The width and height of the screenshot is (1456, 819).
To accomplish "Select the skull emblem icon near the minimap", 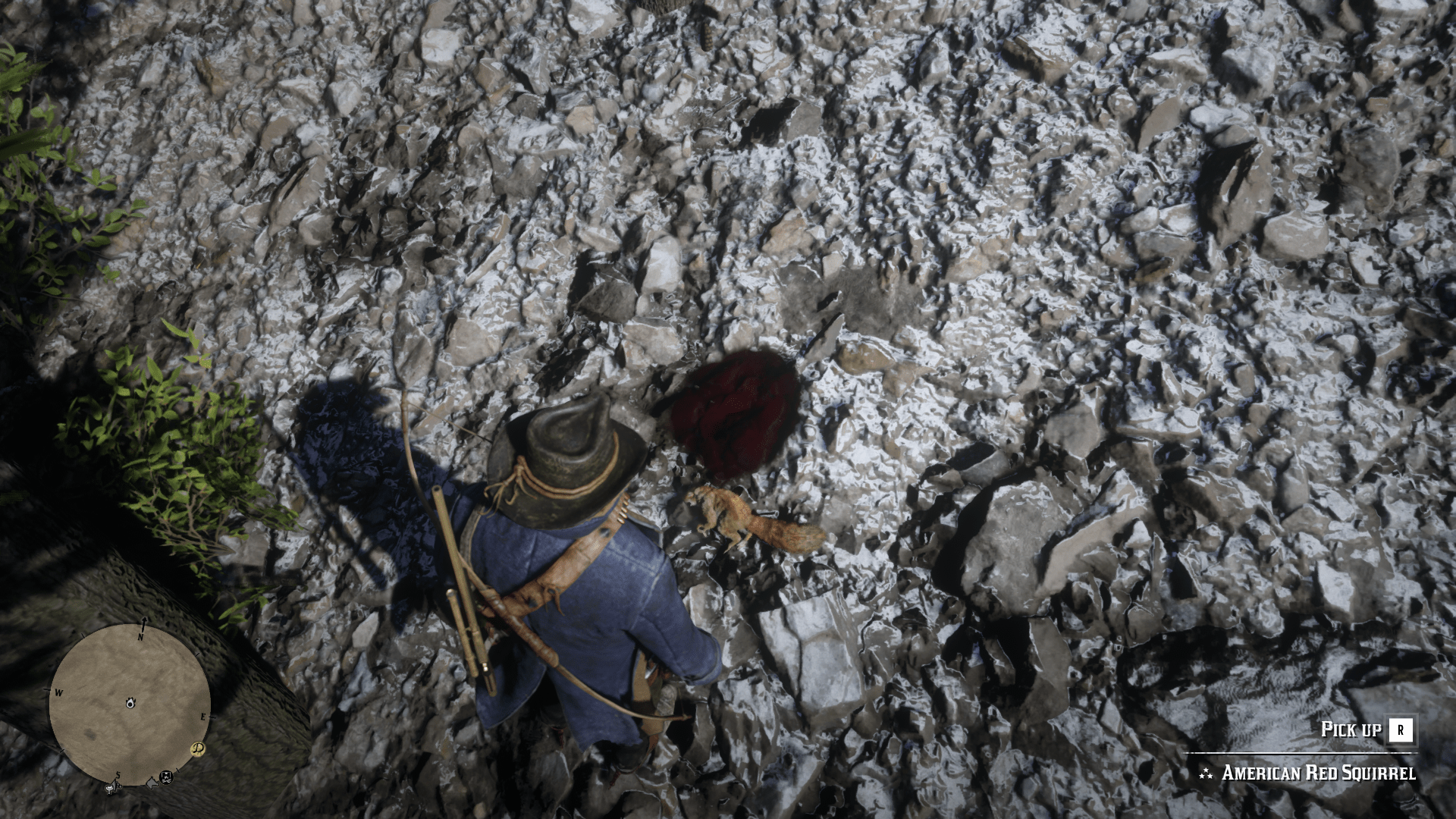I will [x=165, y=777].
